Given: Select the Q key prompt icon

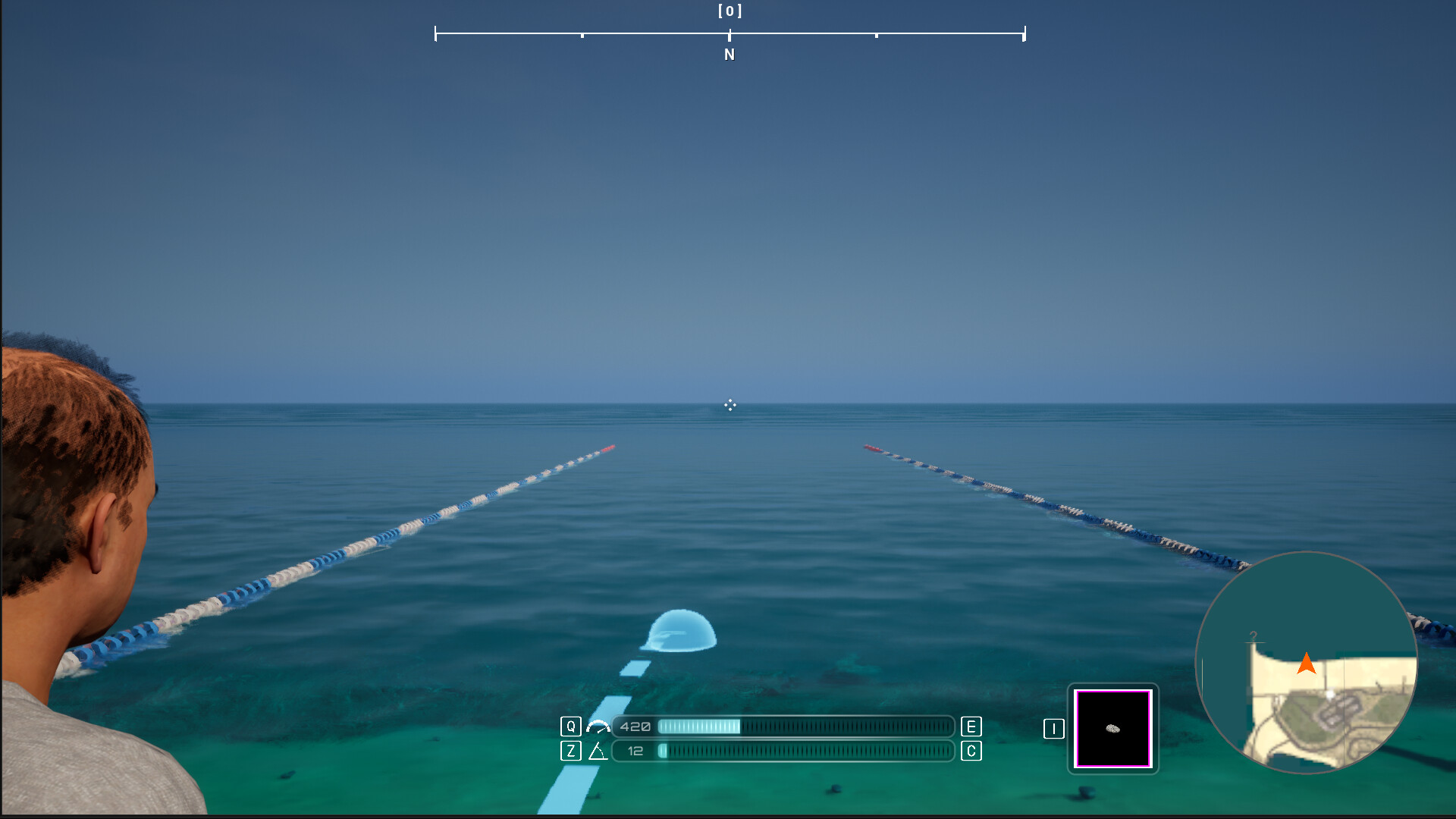Looking at the screenshot, I should point(570,726).
